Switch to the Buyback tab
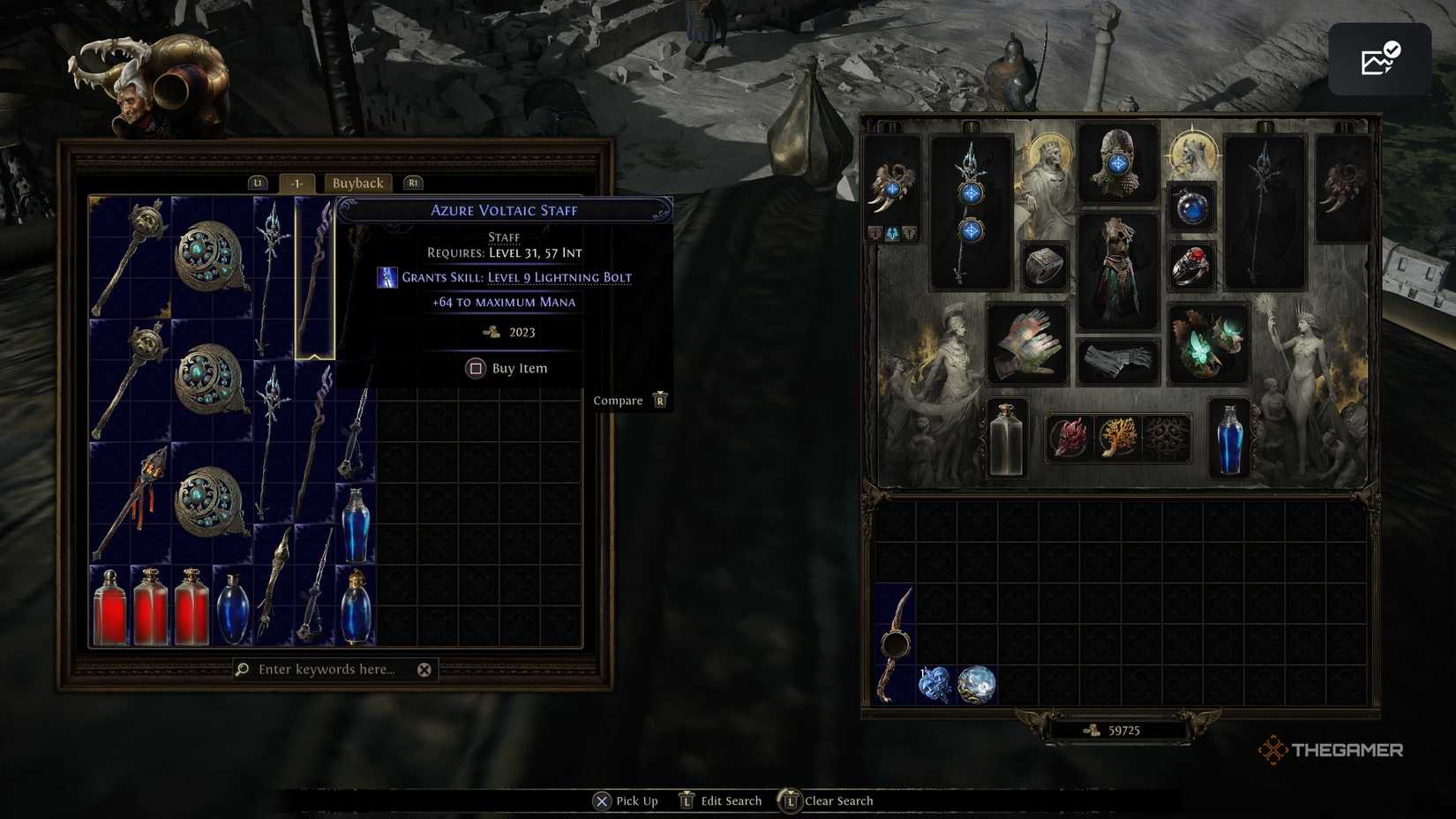 357,183
